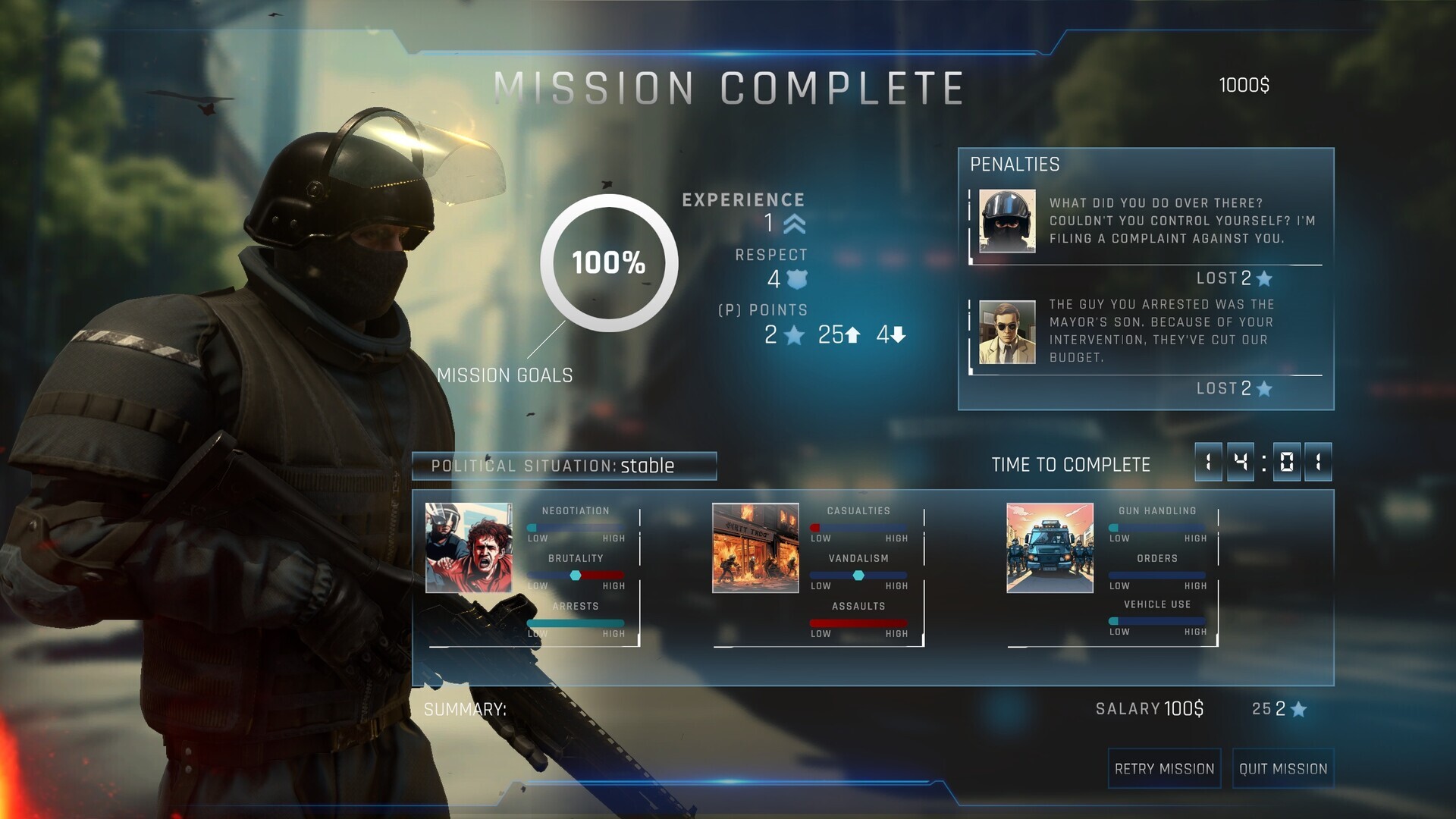
Task: Click the Retry Mission button
Action: tap(1164, 768)
